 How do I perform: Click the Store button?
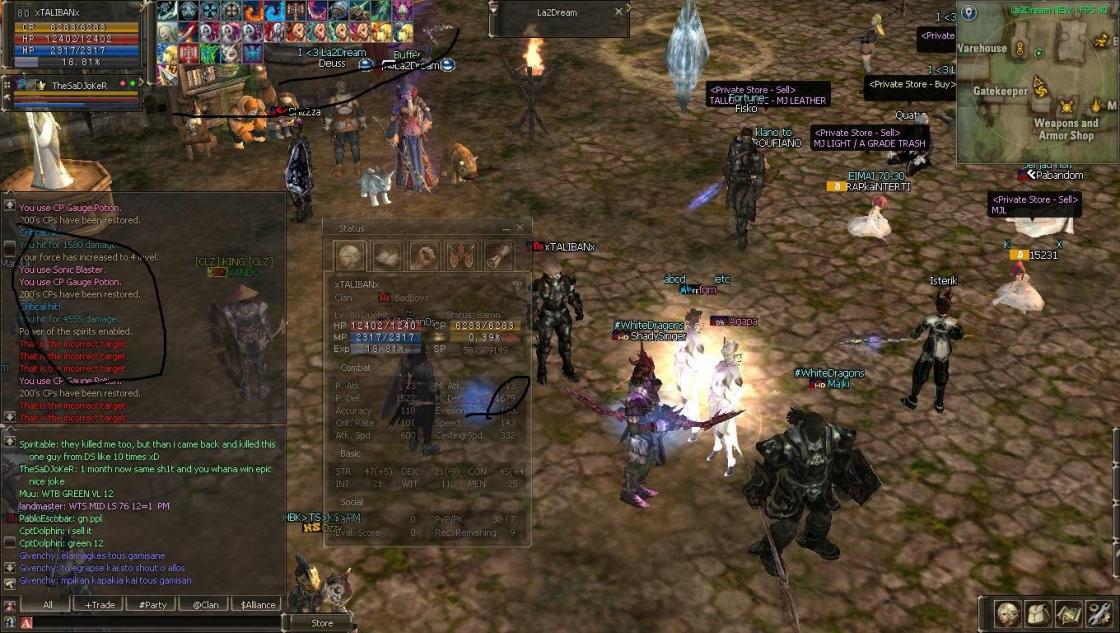(322, 623)
